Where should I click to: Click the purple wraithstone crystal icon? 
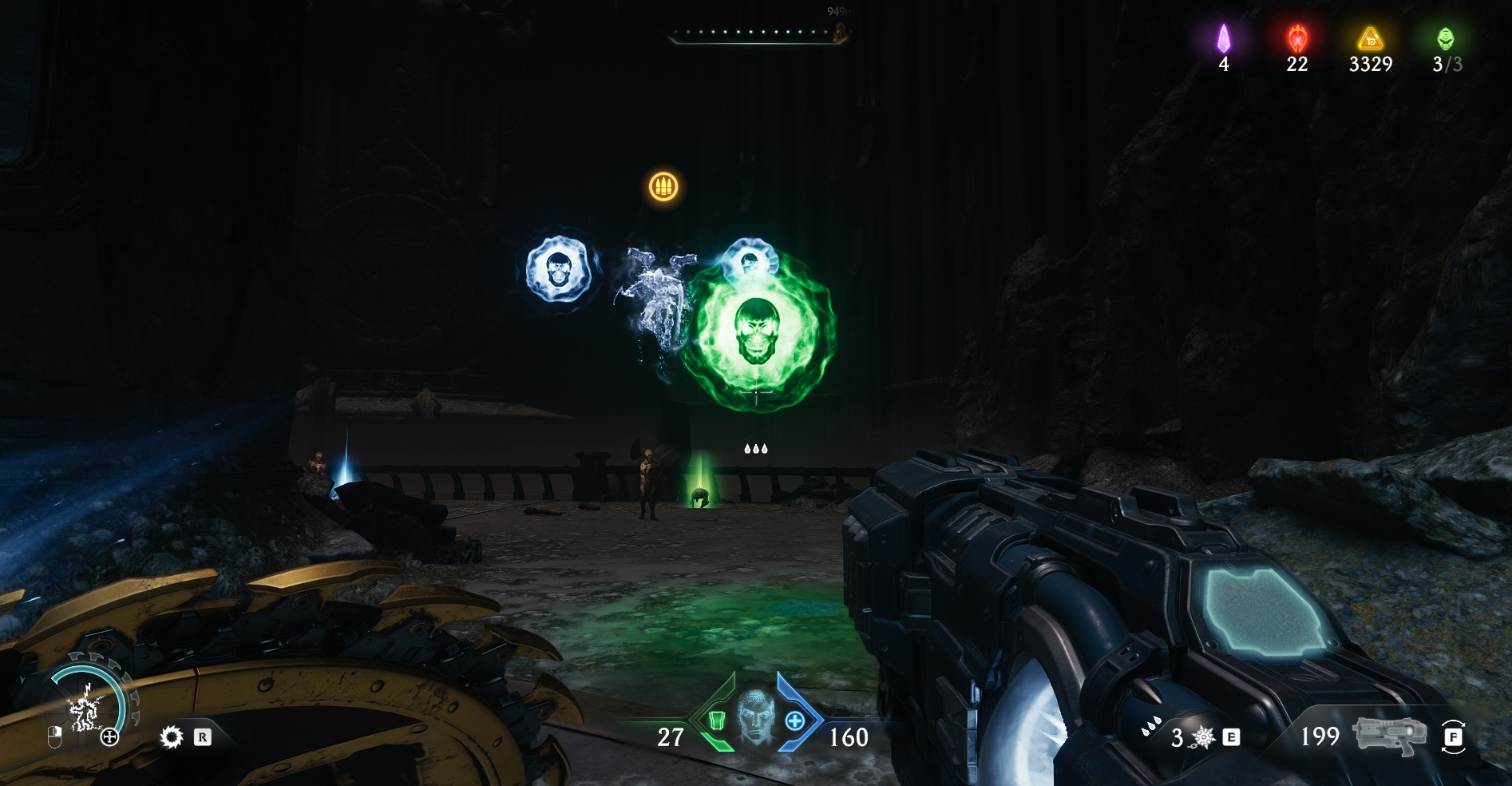point(1223,38)
